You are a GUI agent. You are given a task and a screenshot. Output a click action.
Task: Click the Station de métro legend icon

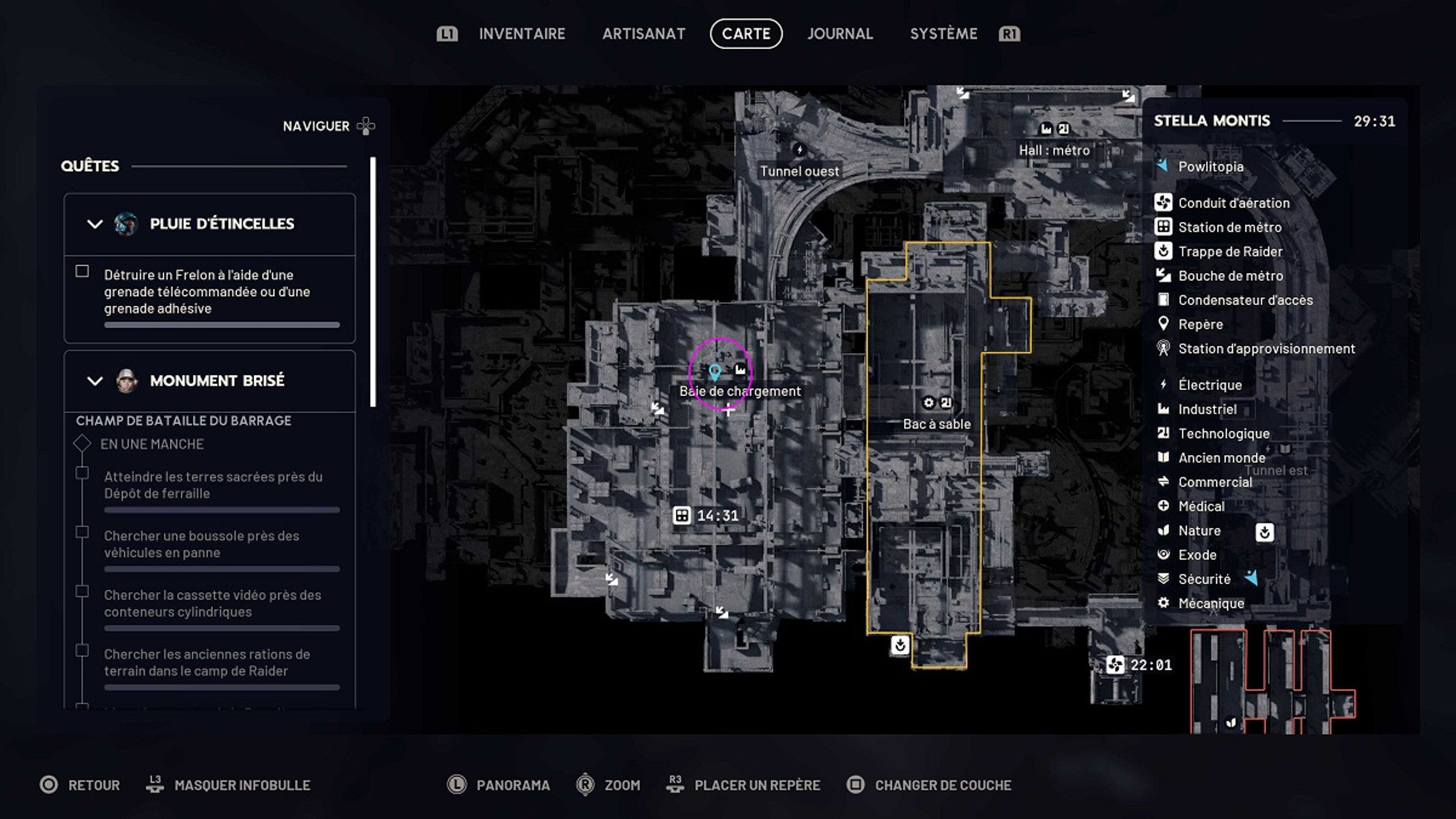point(1165,227)
